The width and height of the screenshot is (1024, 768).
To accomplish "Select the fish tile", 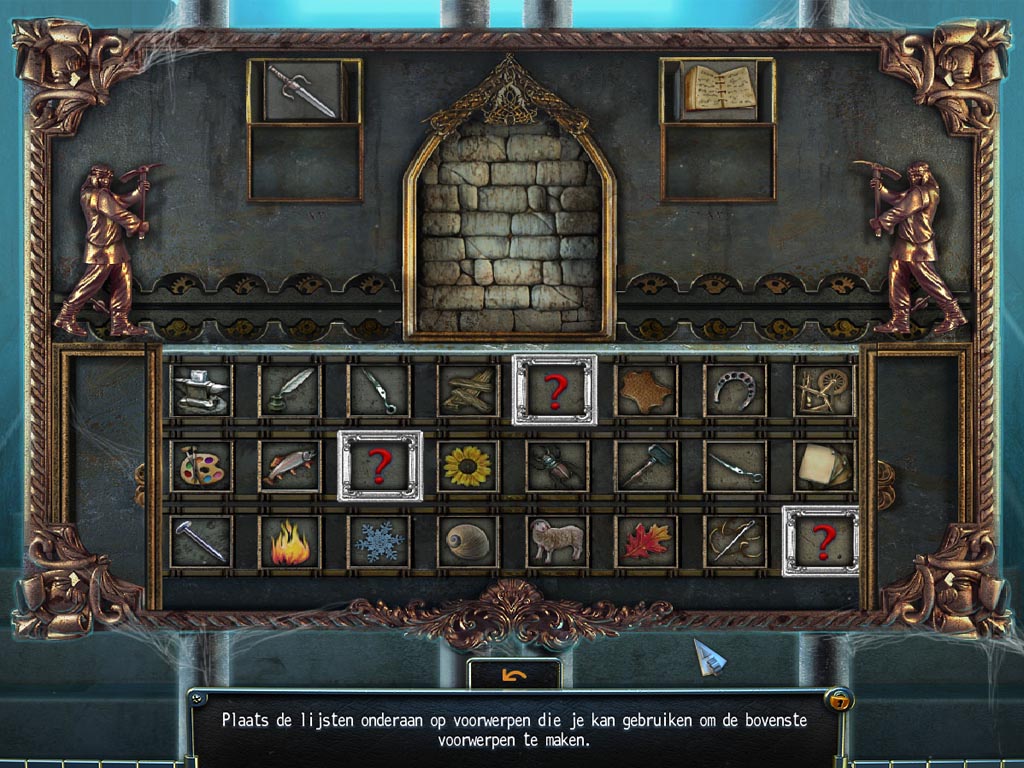I will click(289, 466).
